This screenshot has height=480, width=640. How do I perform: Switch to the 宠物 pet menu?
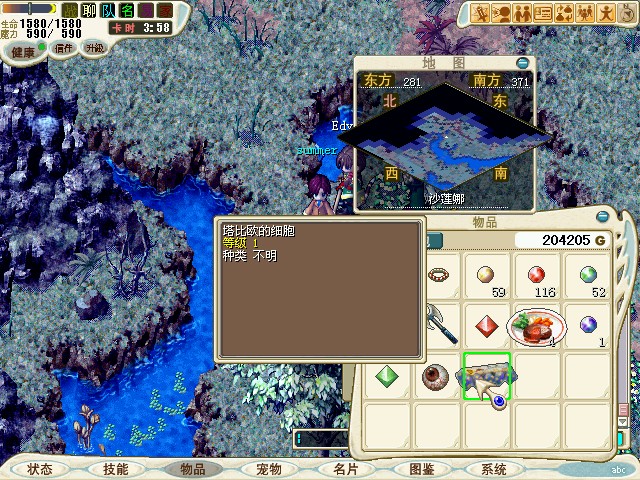(x=268, y=469)
